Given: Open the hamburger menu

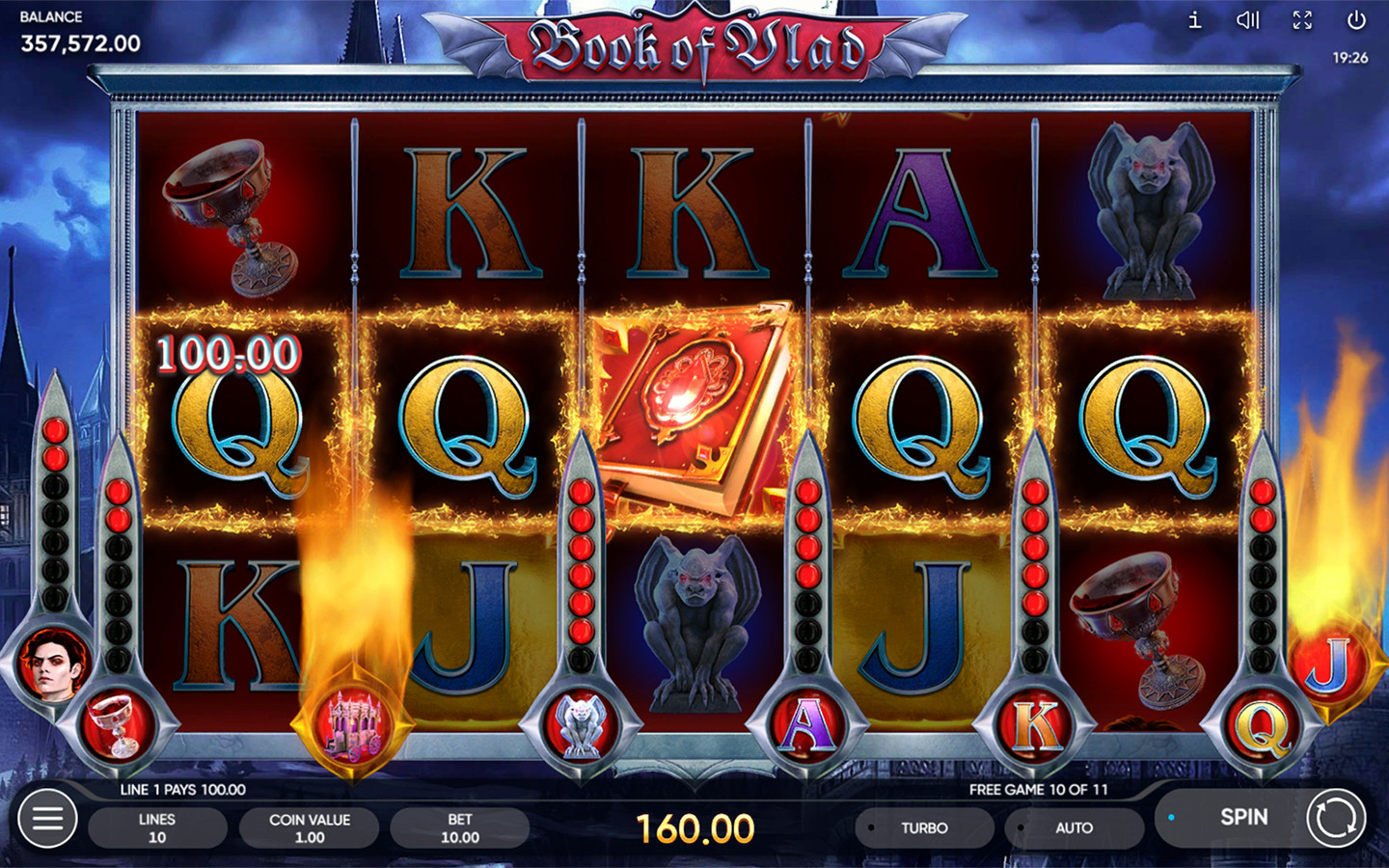Looking at the screenshot, I should (47, 819).
